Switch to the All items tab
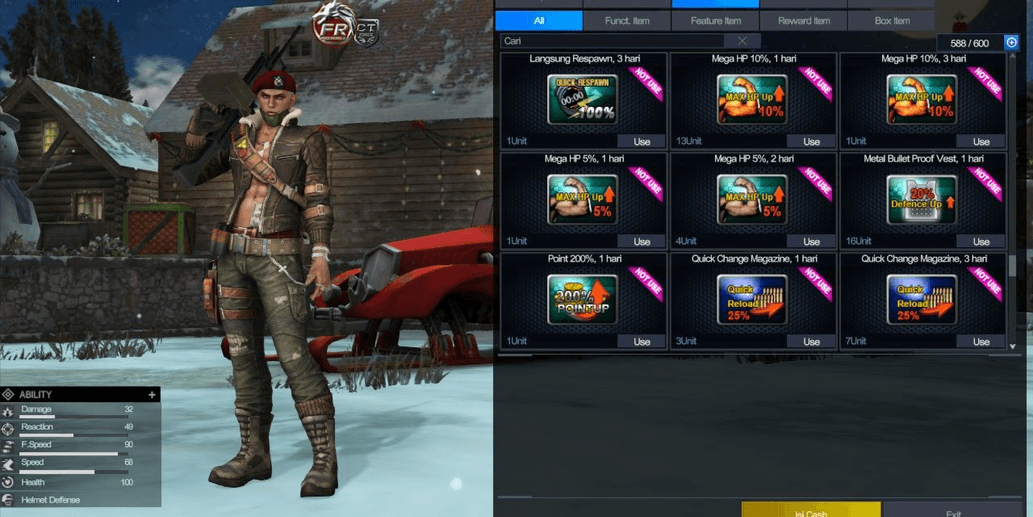 coord(539,20)
